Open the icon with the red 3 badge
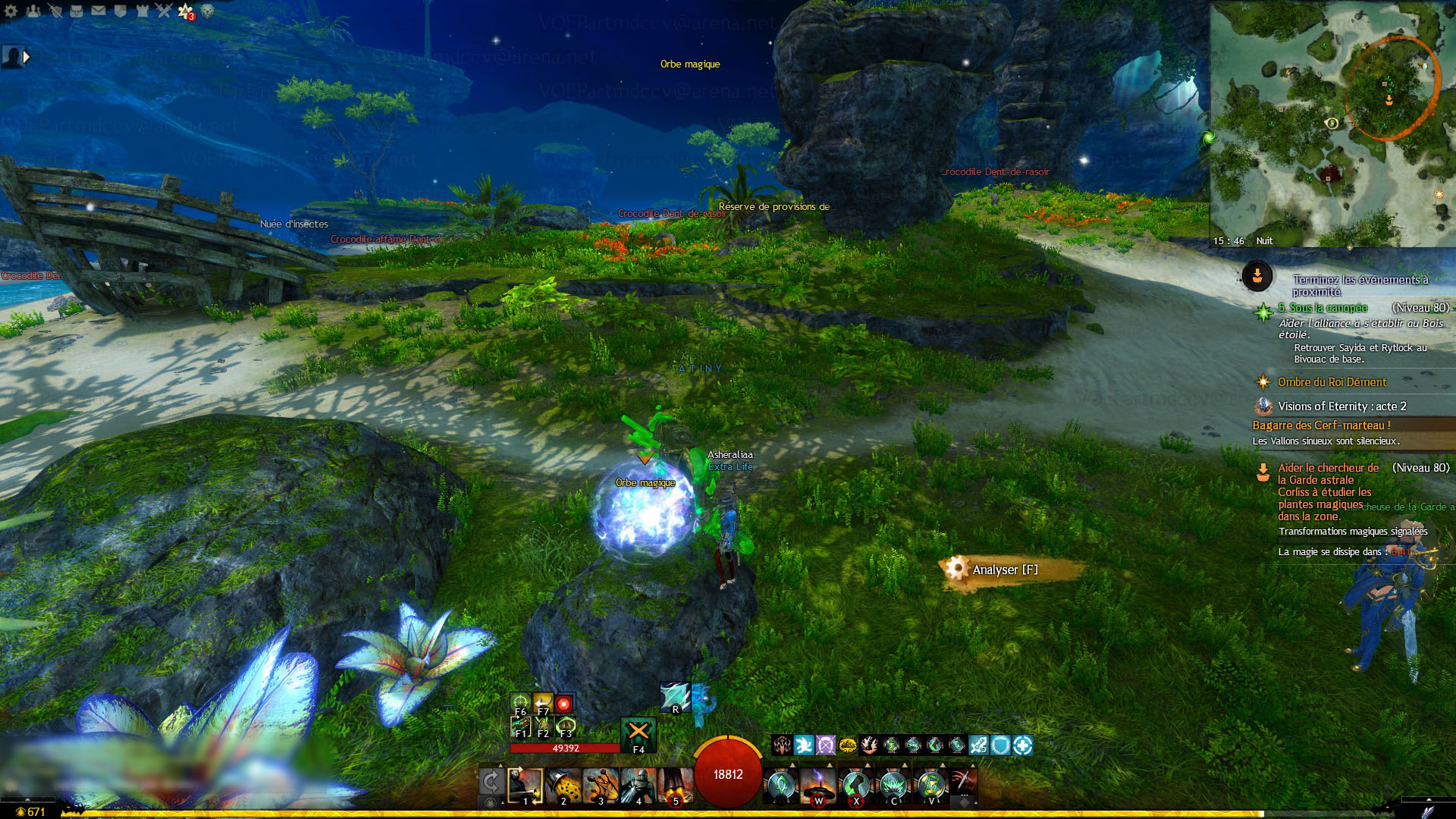Screen dimensions: 1456x819 click(x=186, y=11)
